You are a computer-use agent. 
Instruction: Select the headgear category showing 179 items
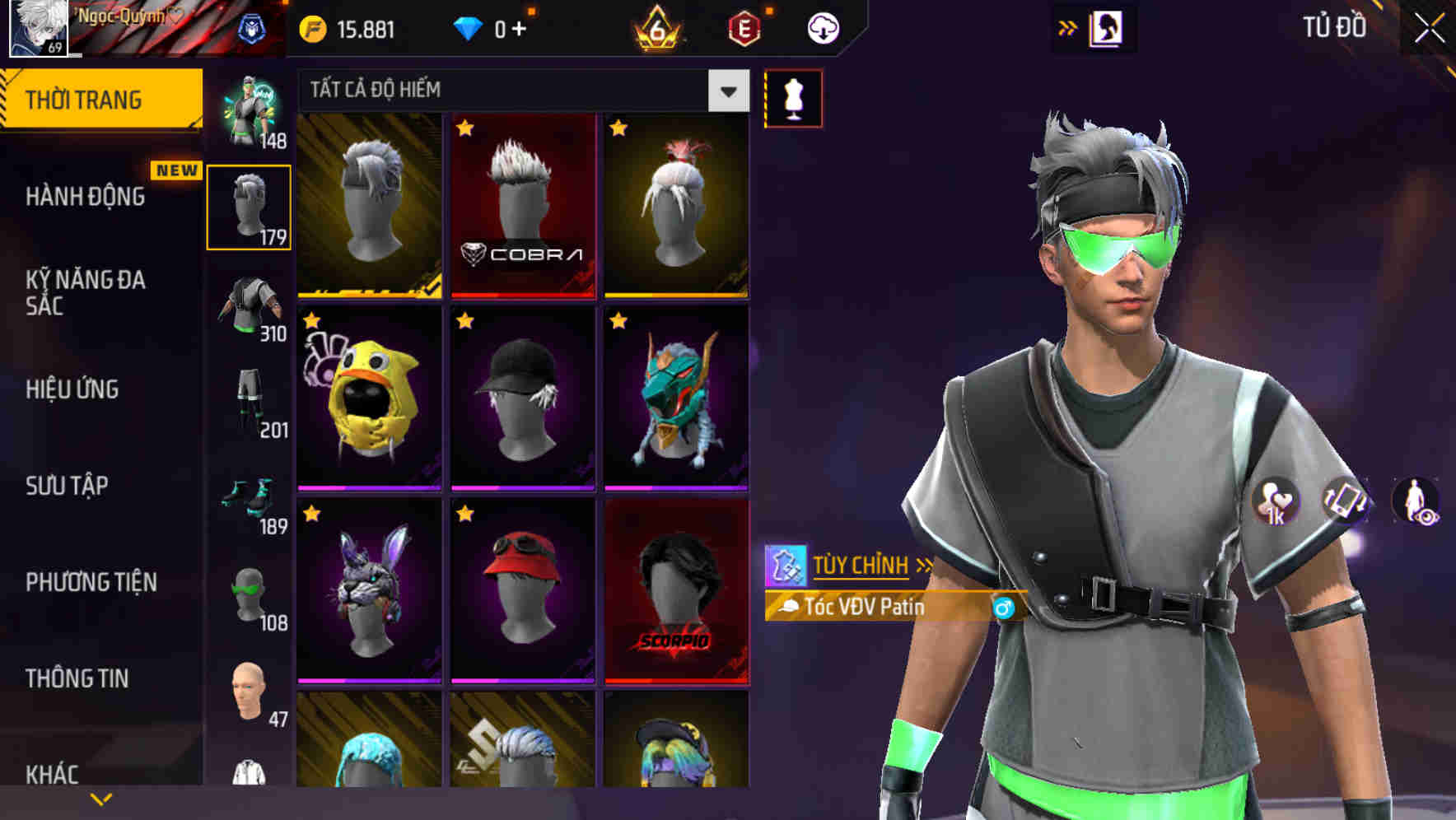coord(249,204)
